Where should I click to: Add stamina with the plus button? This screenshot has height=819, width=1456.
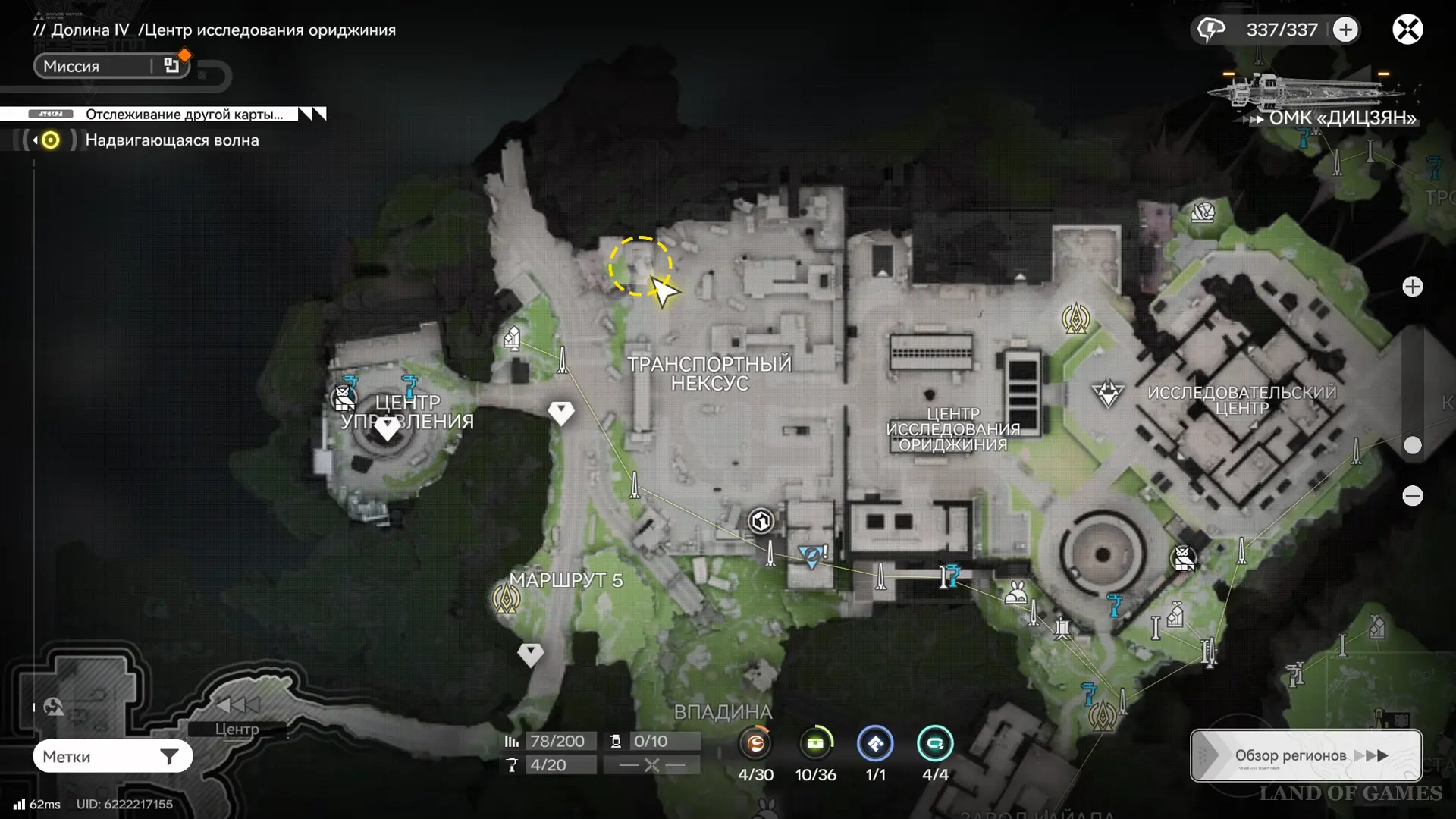pyautogui.click(x=1345, y=30)
